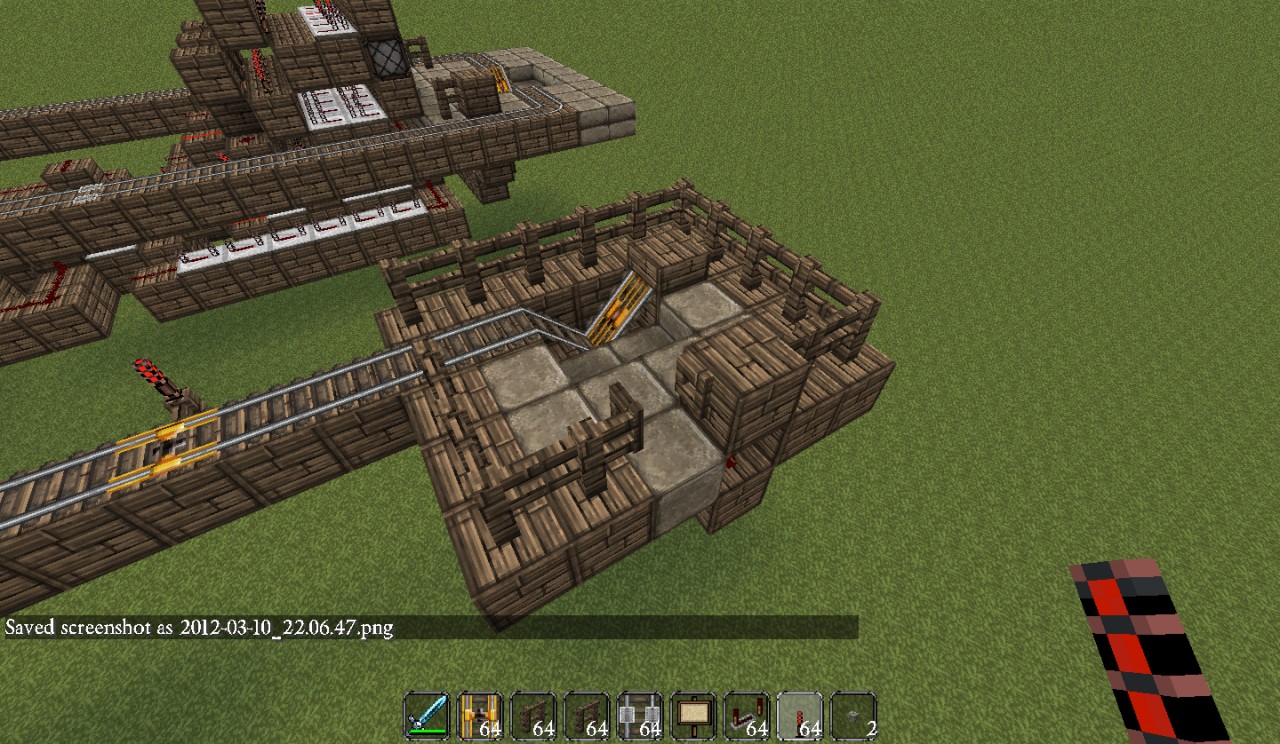This screenshot has width=1280, height=744.
Task: Select the redstone torch hotbar slot
Action: [x=800, y=716]
